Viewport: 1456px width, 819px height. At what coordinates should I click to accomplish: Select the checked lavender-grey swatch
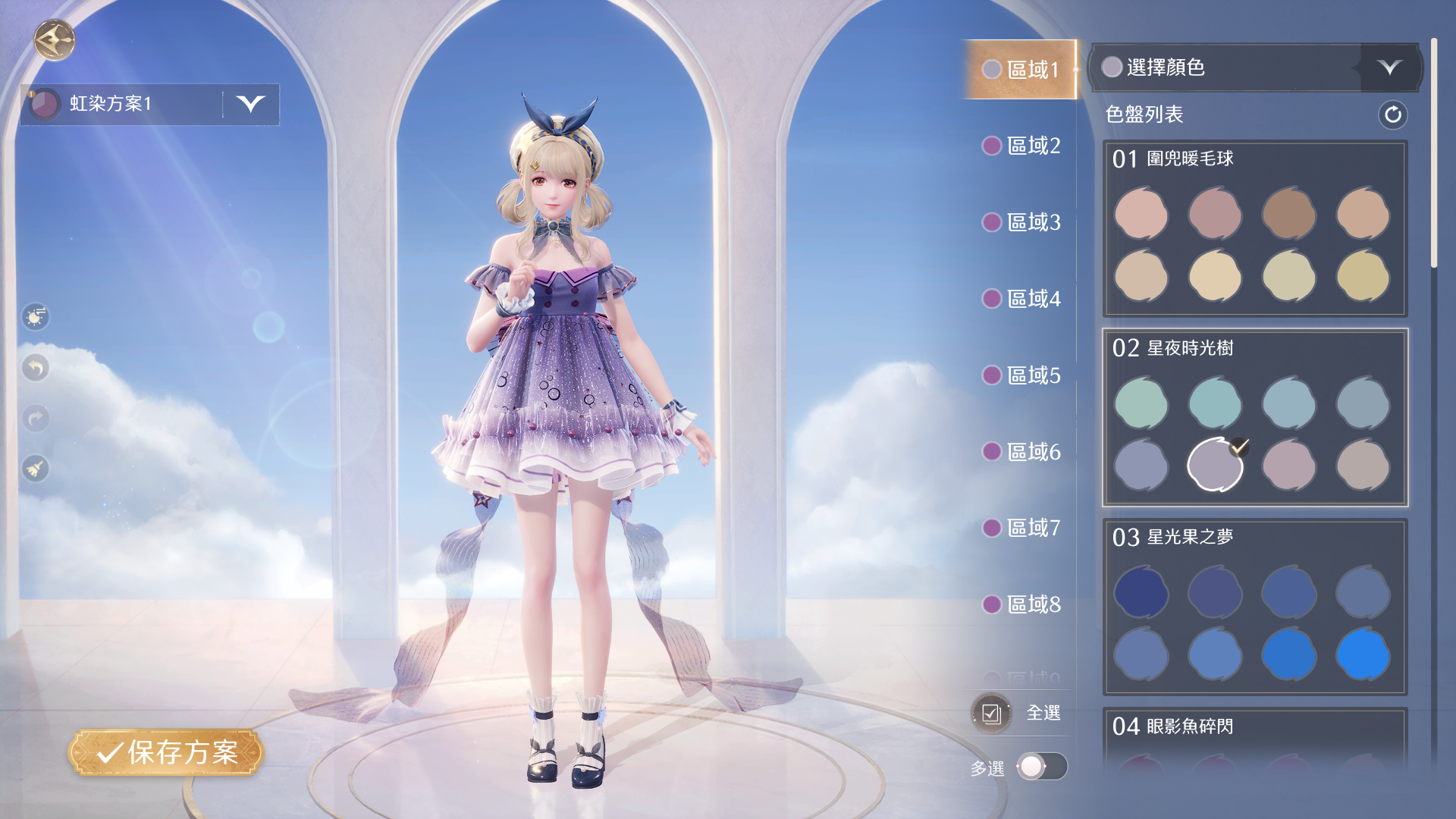(1215, 465)
